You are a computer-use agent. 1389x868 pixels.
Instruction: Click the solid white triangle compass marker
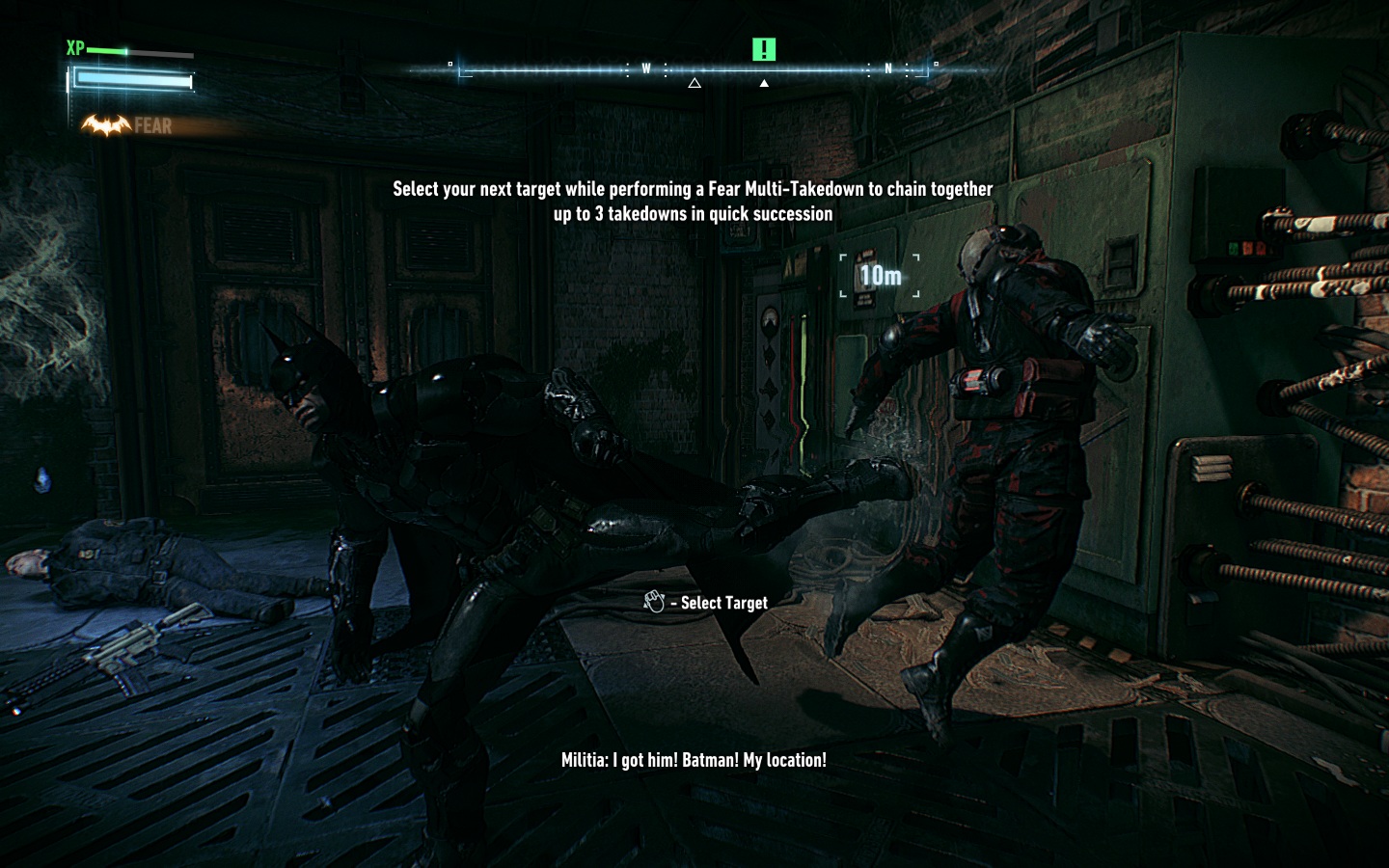[x=764, y=84]
